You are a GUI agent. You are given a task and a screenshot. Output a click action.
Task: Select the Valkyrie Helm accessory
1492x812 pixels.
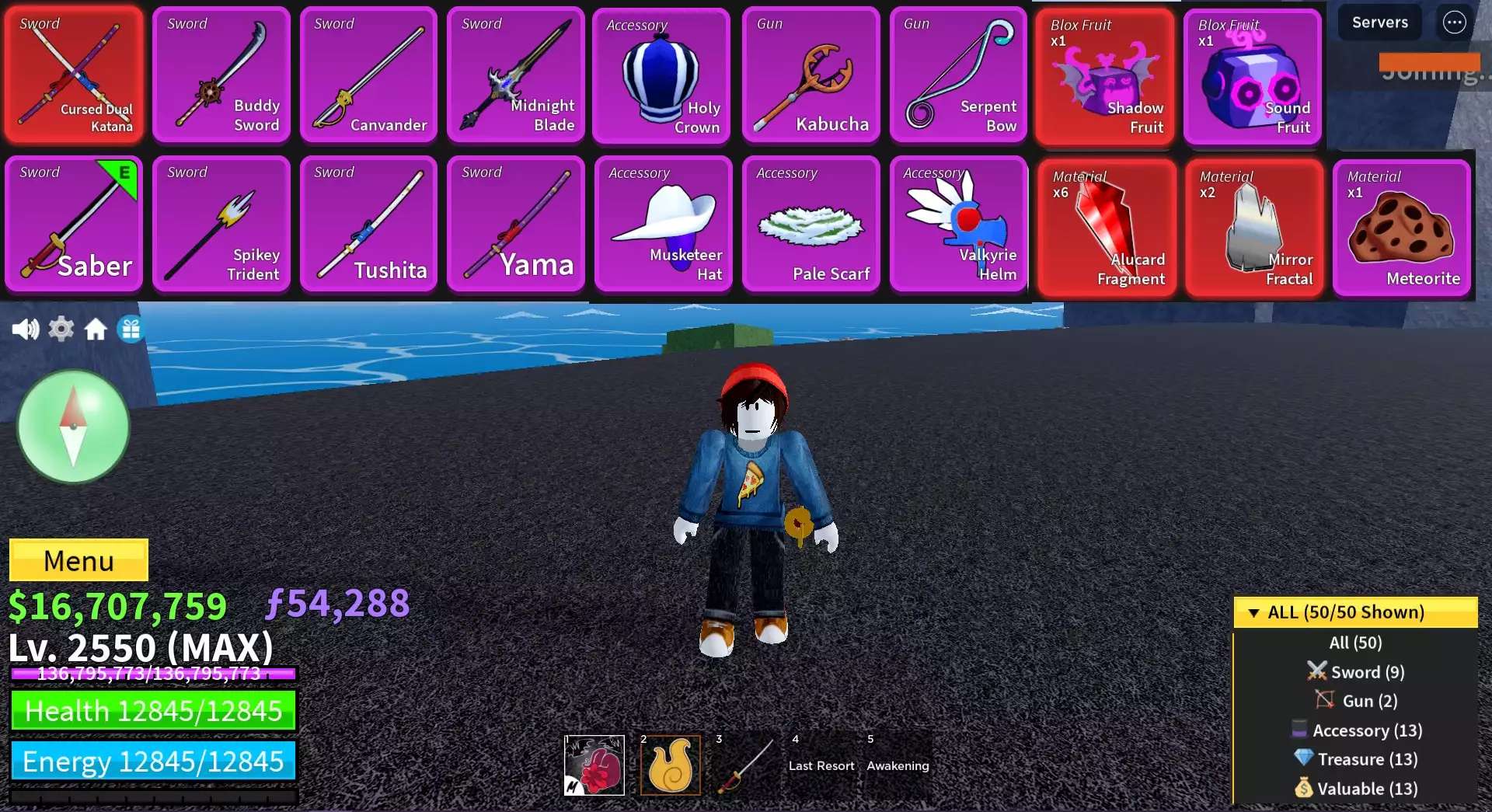click(959, 224)
